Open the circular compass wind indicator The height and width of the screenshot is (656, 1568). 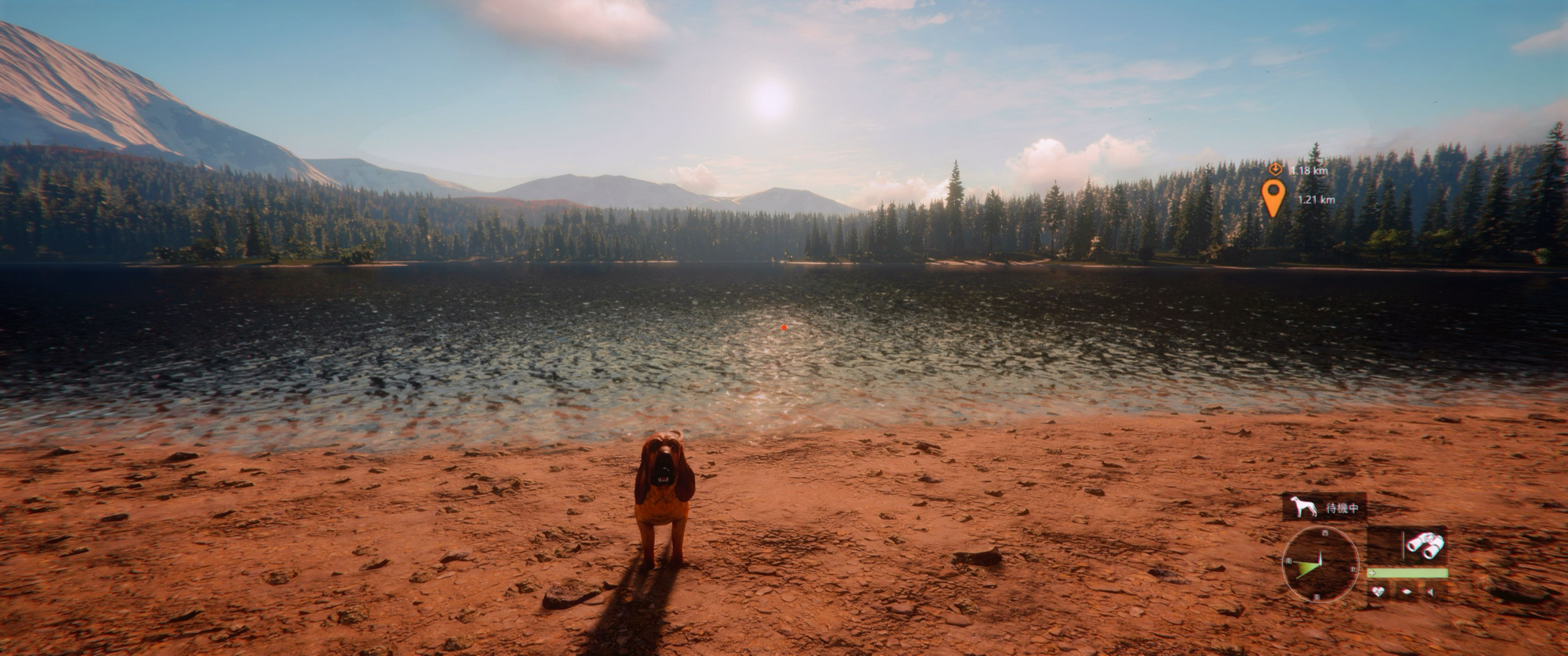pos(1320,565)
